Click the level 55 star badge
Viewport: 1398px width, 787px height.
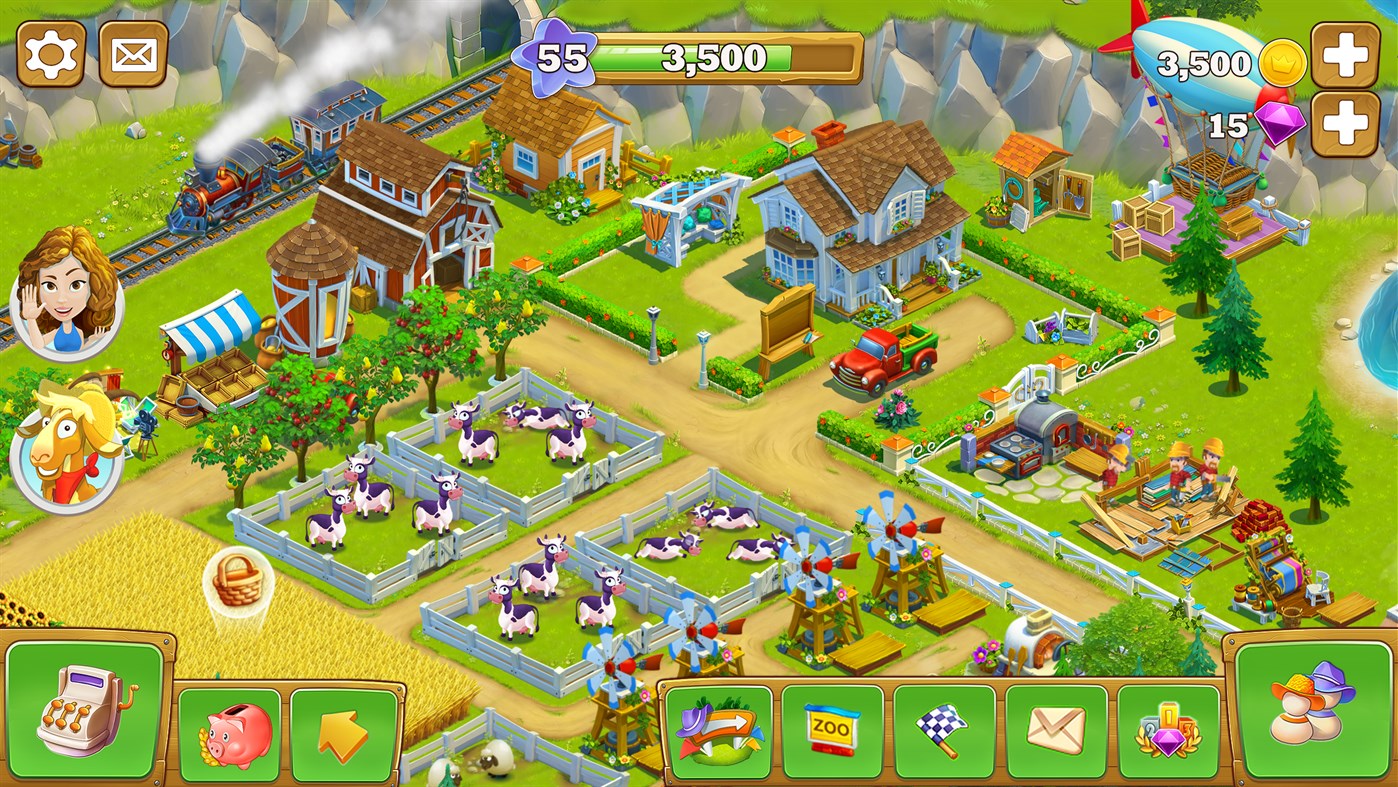click(x=556, y=57)
